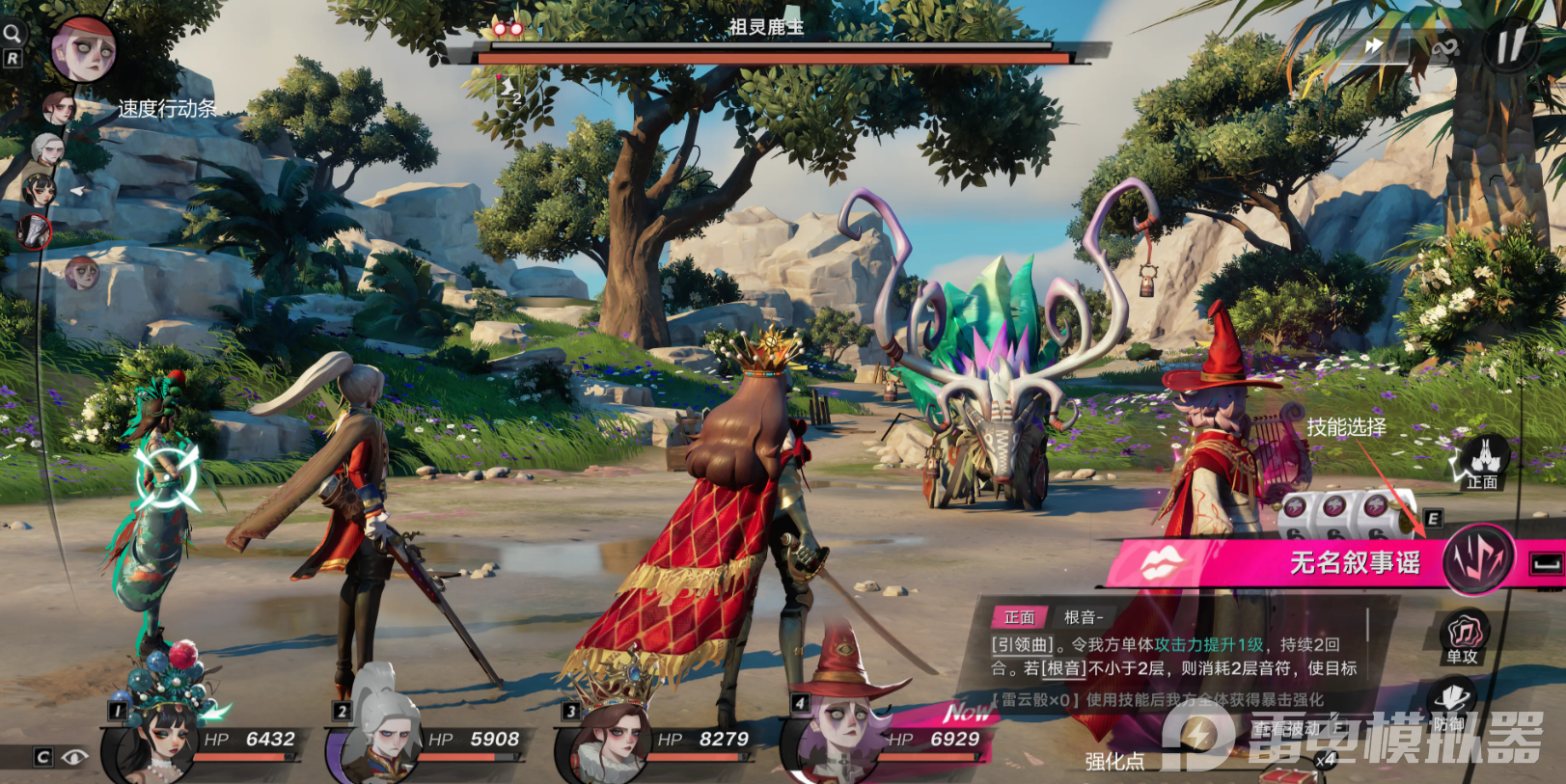Toggle fast-forward battle speed
The width and height of the screenshot is (1566, 784).
(1374, 46)
